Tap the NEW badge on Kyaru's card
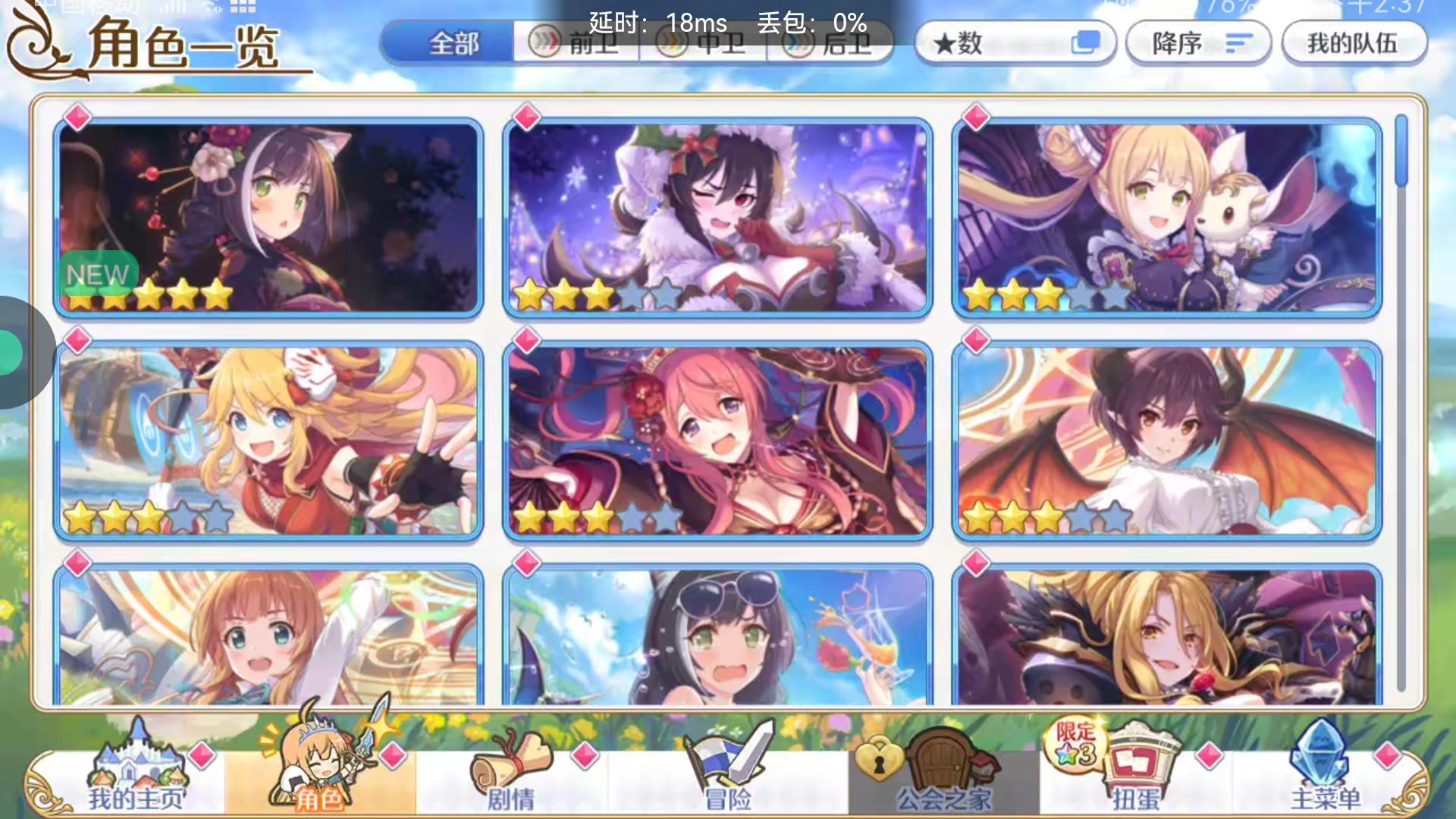 click(97, 275)
